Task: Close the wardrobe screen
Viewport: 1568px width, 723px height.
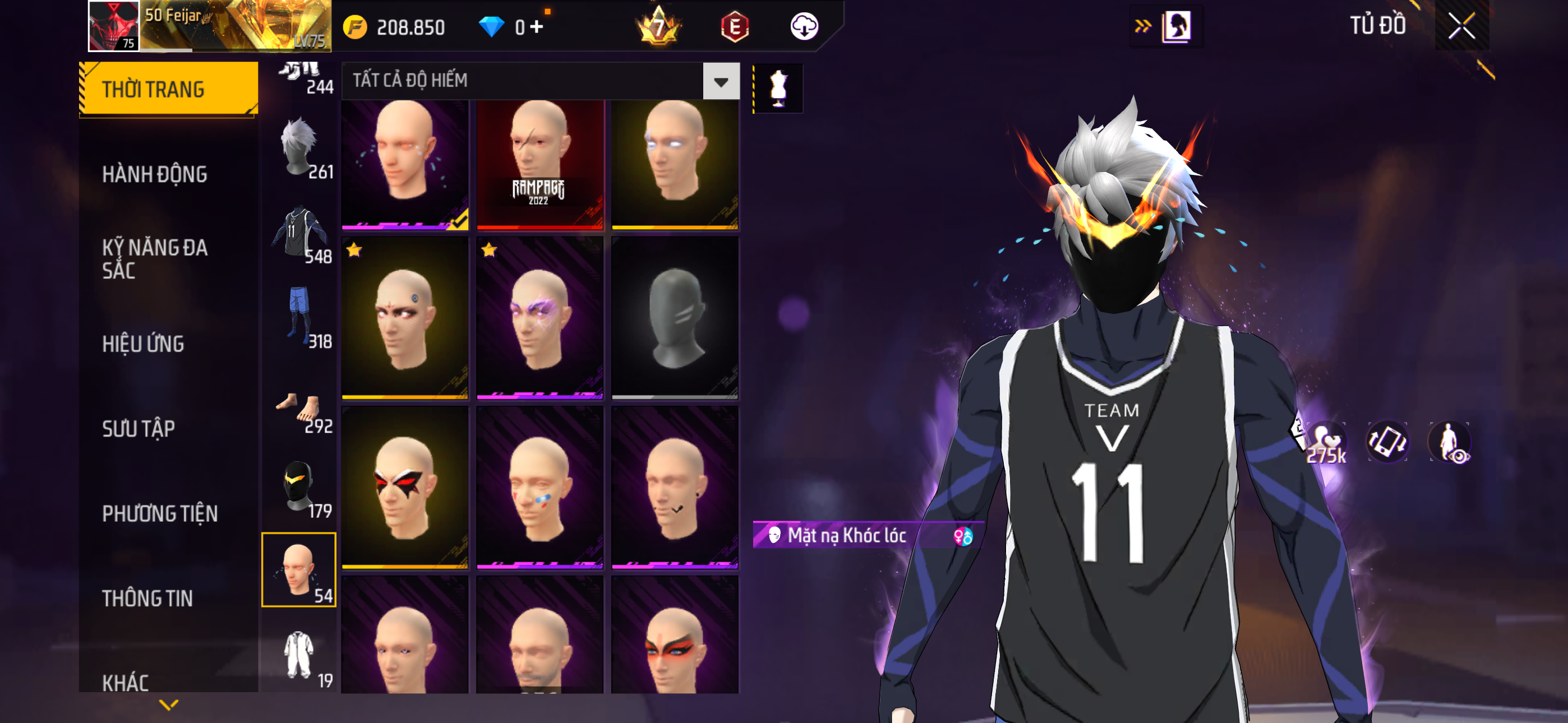Action: (1461, 26)
